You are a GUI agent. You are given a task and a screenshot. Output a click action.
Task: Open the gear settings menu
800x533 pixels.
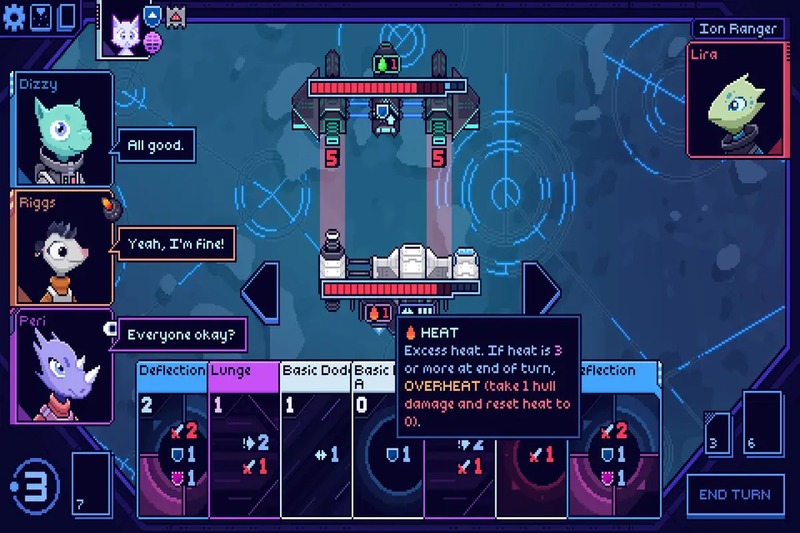16,16
